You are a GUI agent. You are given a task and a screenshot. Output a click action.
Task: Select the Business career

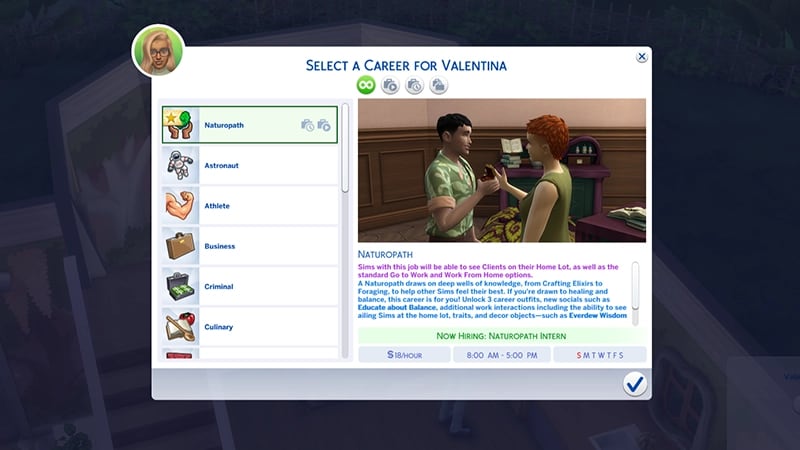pos(250,246)
